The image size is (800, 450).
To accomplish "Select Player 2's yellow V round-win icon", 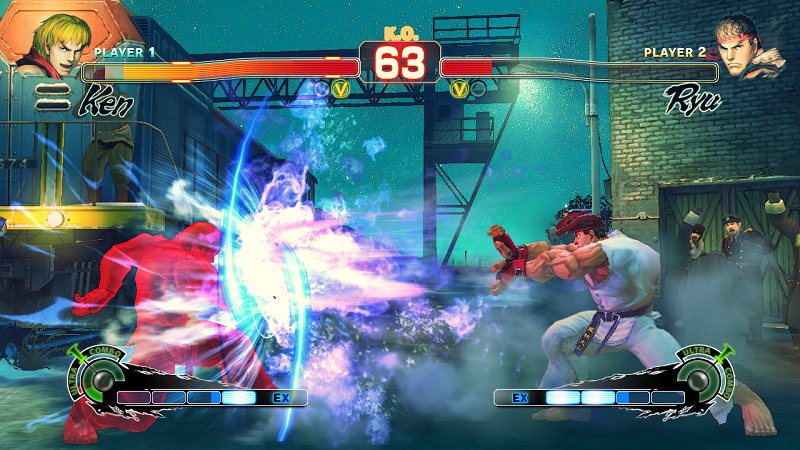I will pyautogui.click(x=459, y=89).
